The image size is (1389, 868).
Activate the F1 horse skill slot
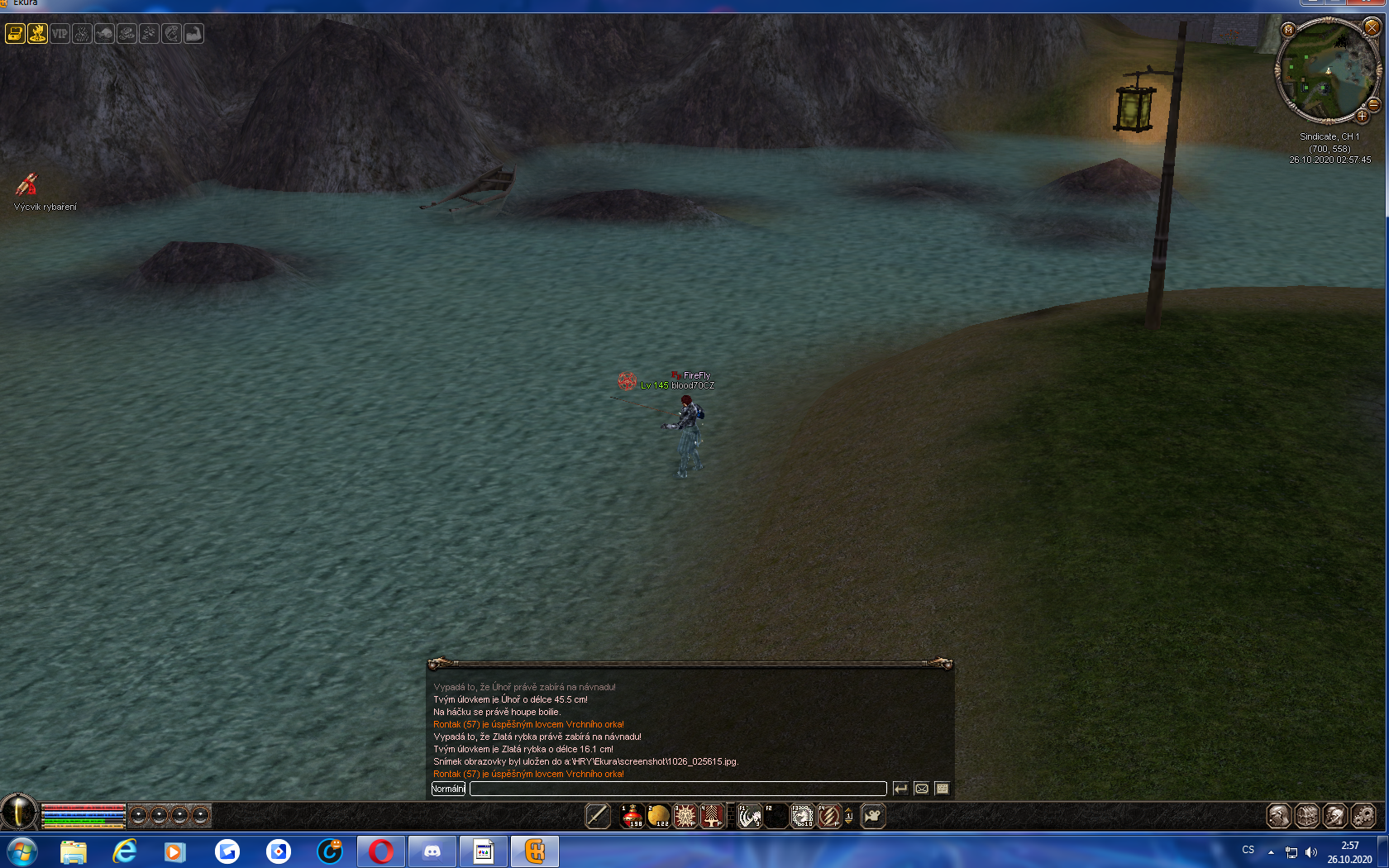pos(749,816)
